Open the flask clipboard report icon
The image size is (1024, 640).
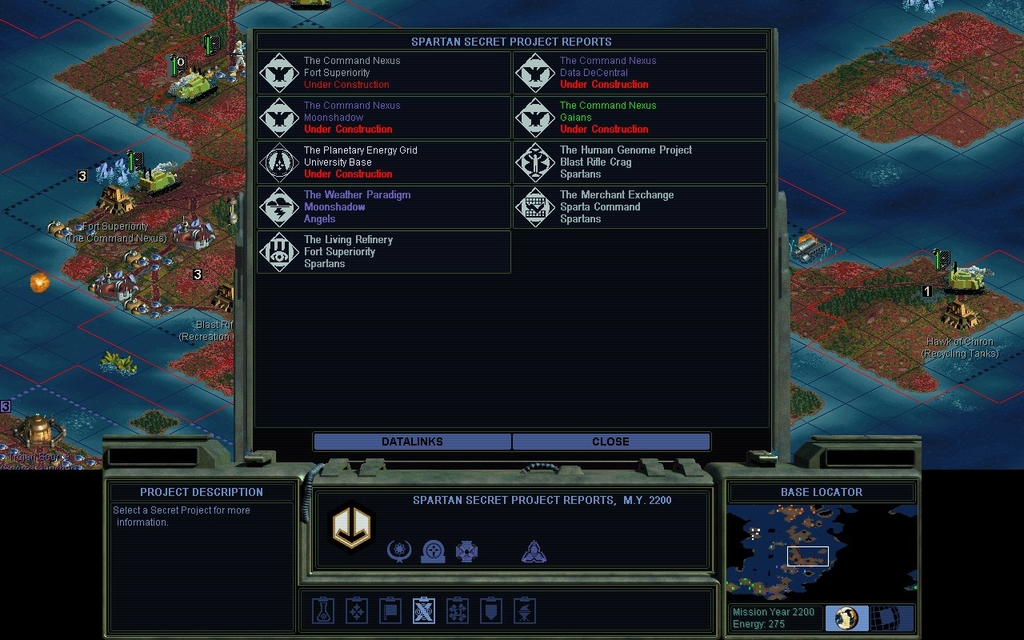tap(322, 610)
